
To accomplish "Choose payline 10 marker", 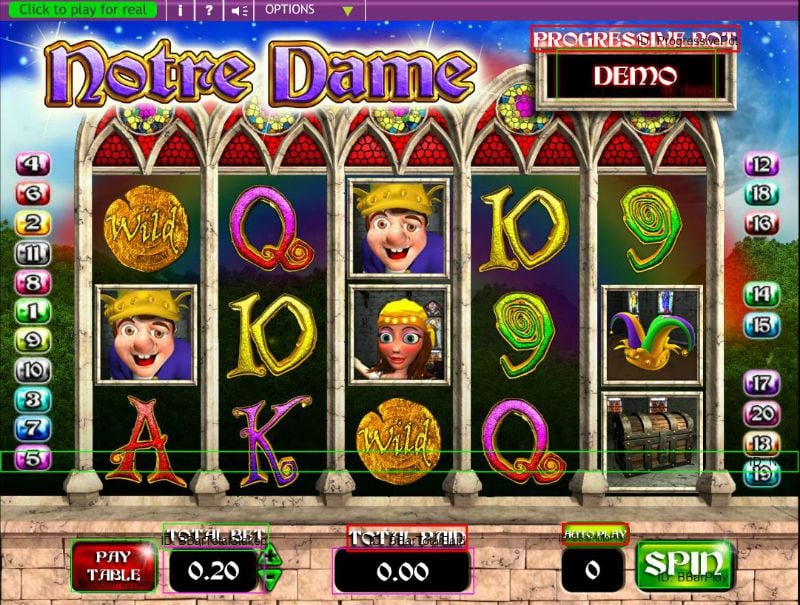I will click(33, 370).
